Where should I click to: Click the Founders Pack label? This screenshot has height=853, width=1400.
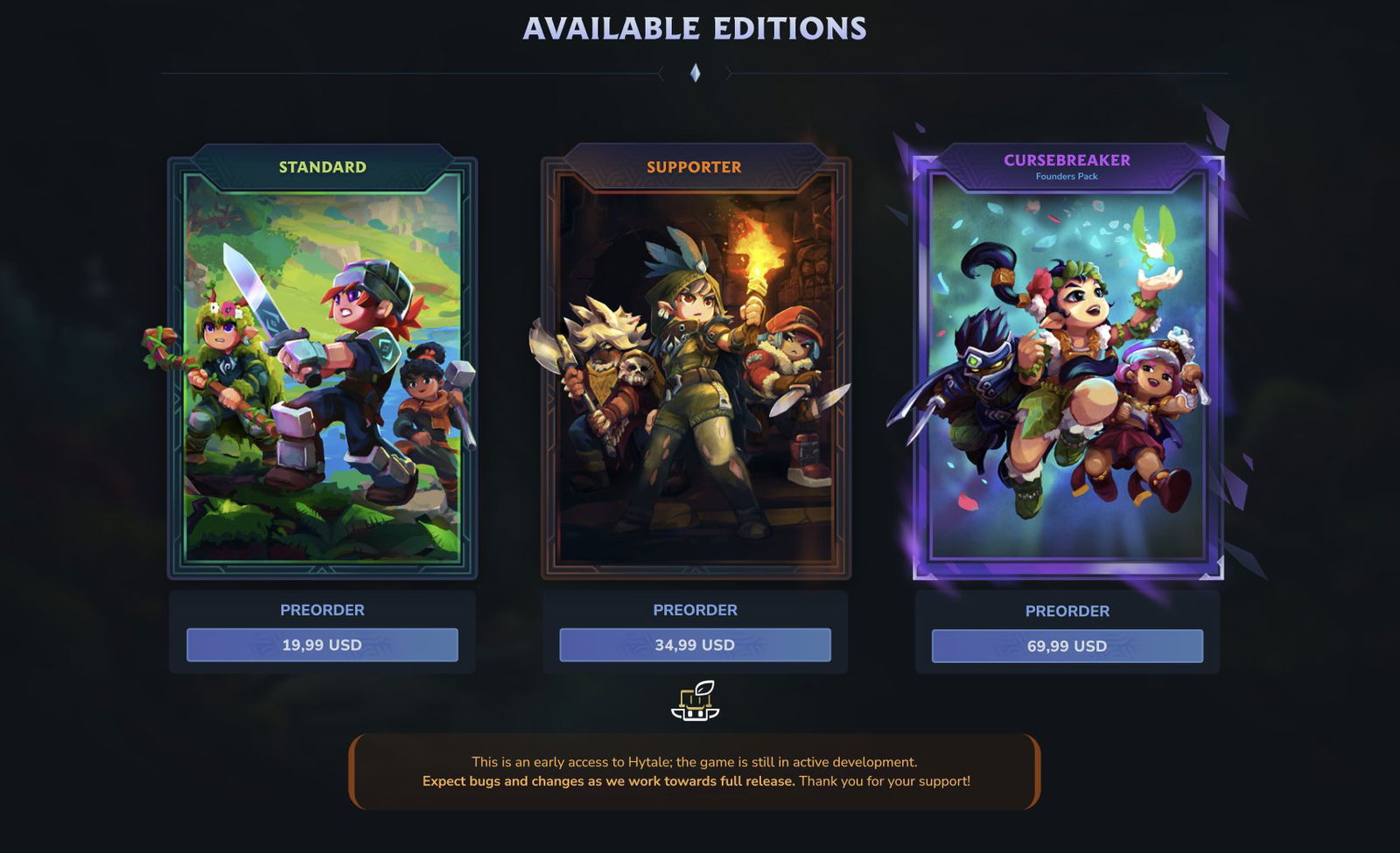[1067, 176]
